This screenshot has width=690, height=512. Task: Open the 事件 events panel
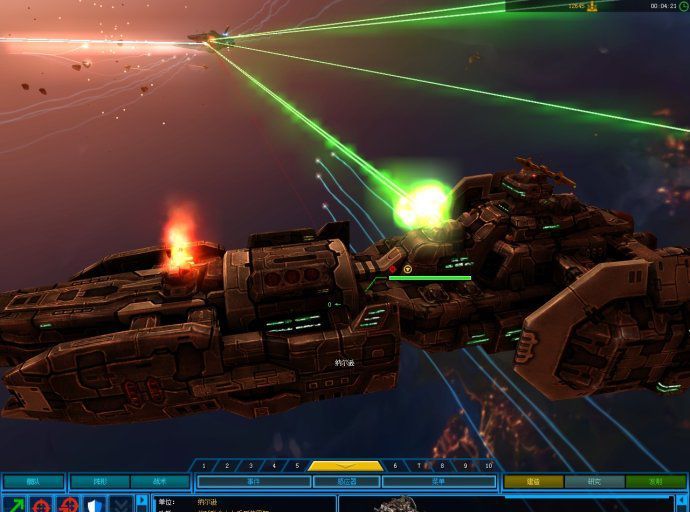point(252,481)
